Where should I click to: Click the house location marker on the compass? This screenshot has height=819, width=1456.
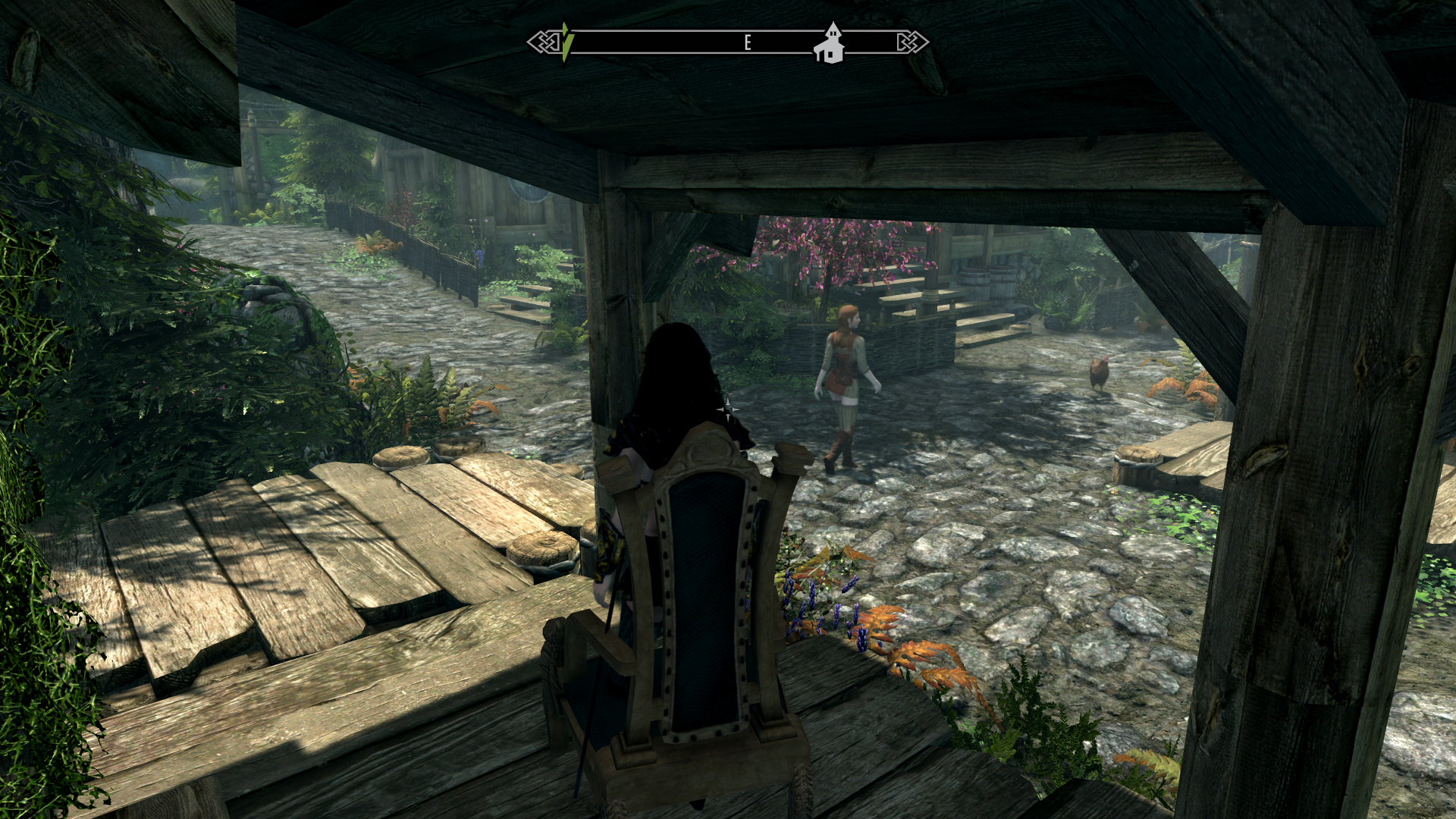pos(830,44)
